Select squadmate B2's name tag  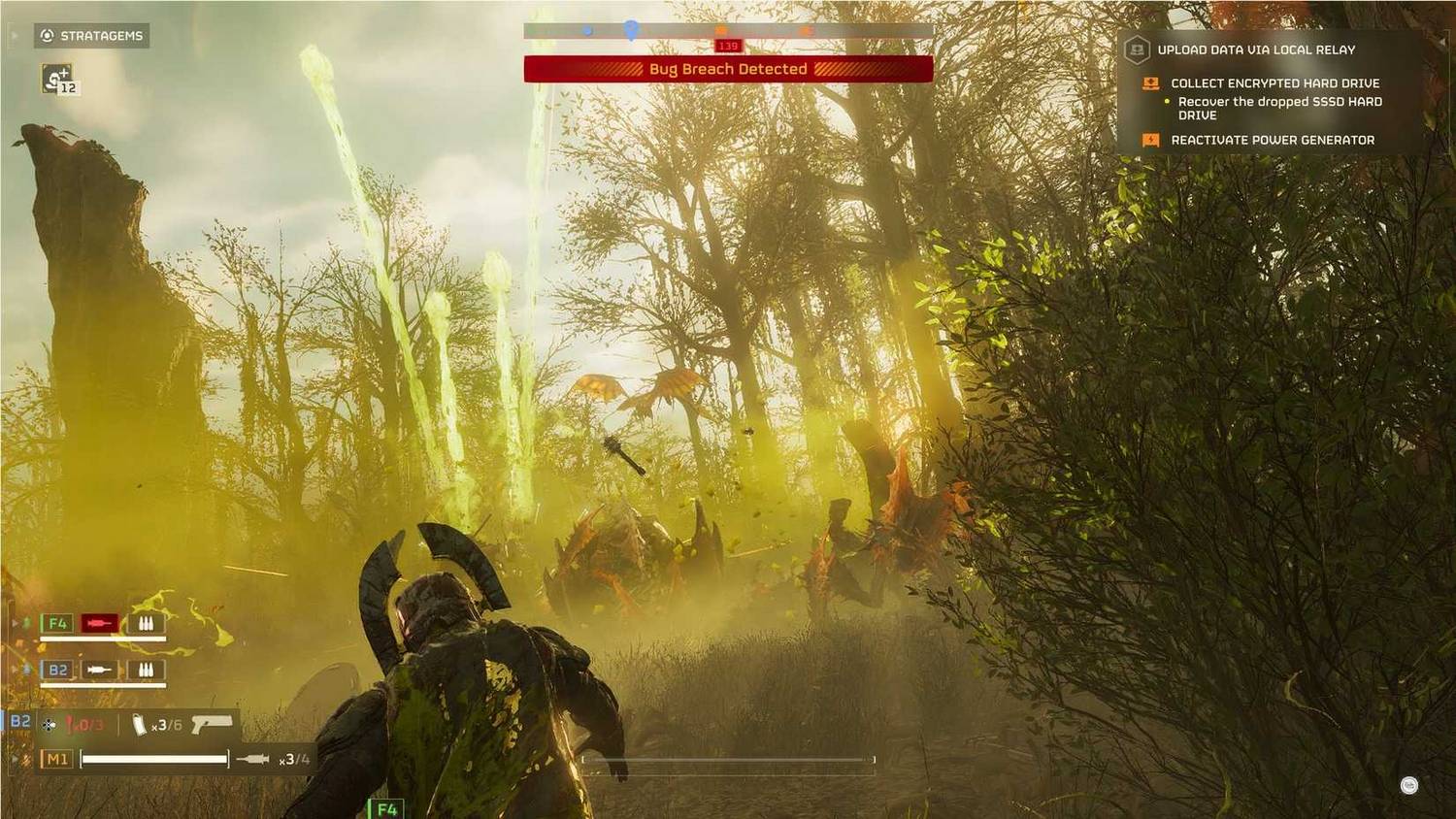tap(57, 670)
